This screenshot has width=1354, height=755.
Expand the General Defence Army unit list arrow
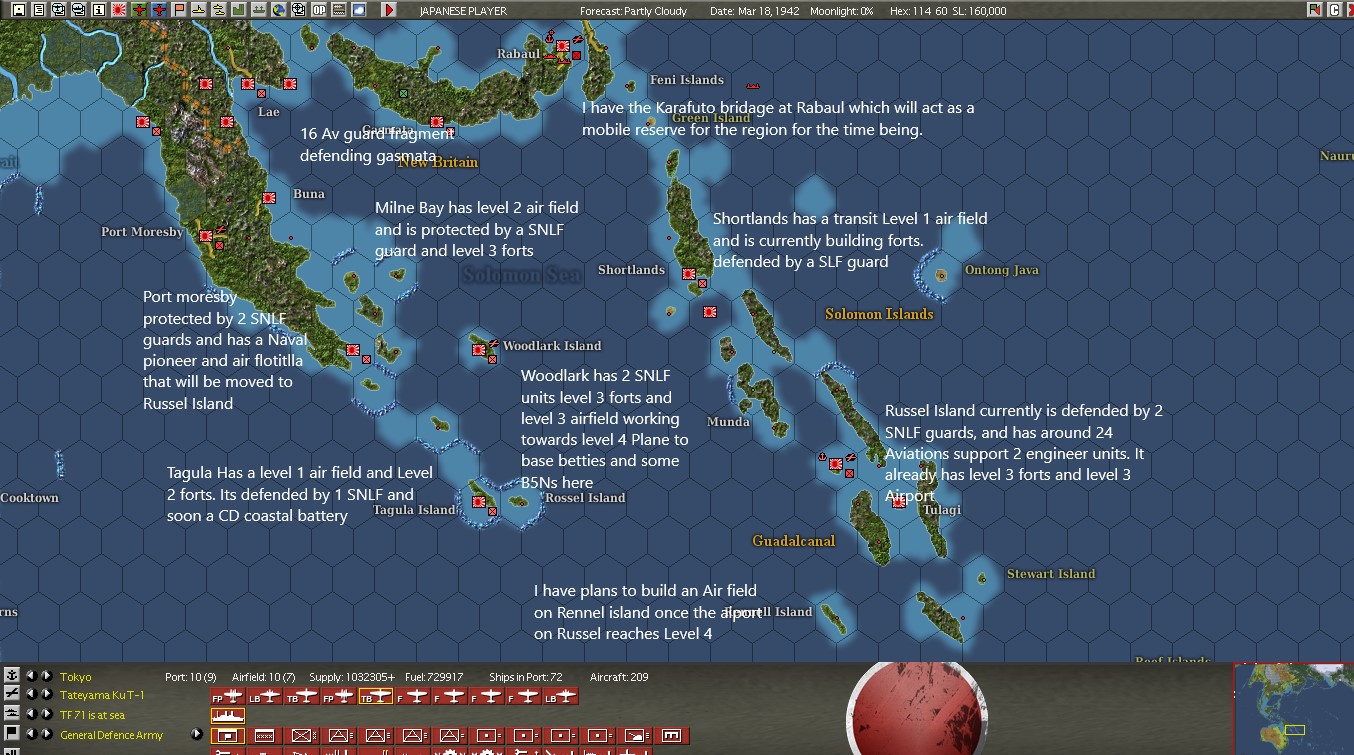(198, 735)
